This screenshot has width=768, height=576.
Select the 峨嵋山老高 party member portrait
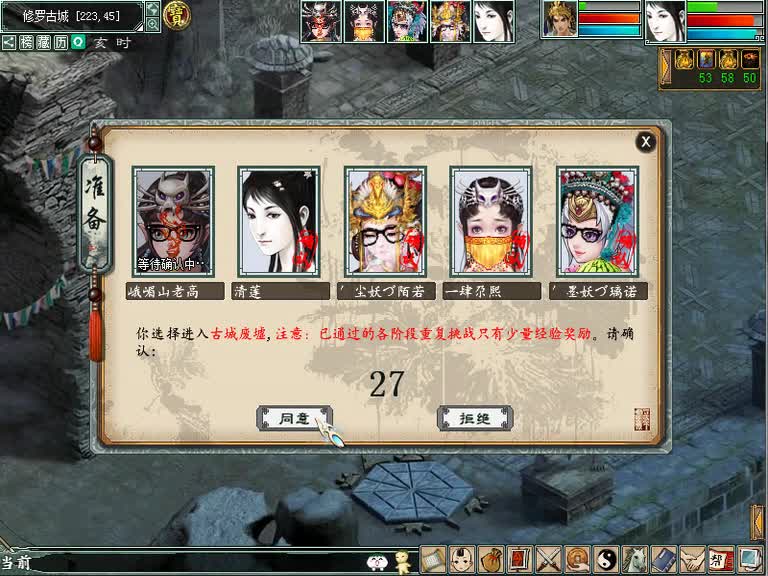point(172,221)
